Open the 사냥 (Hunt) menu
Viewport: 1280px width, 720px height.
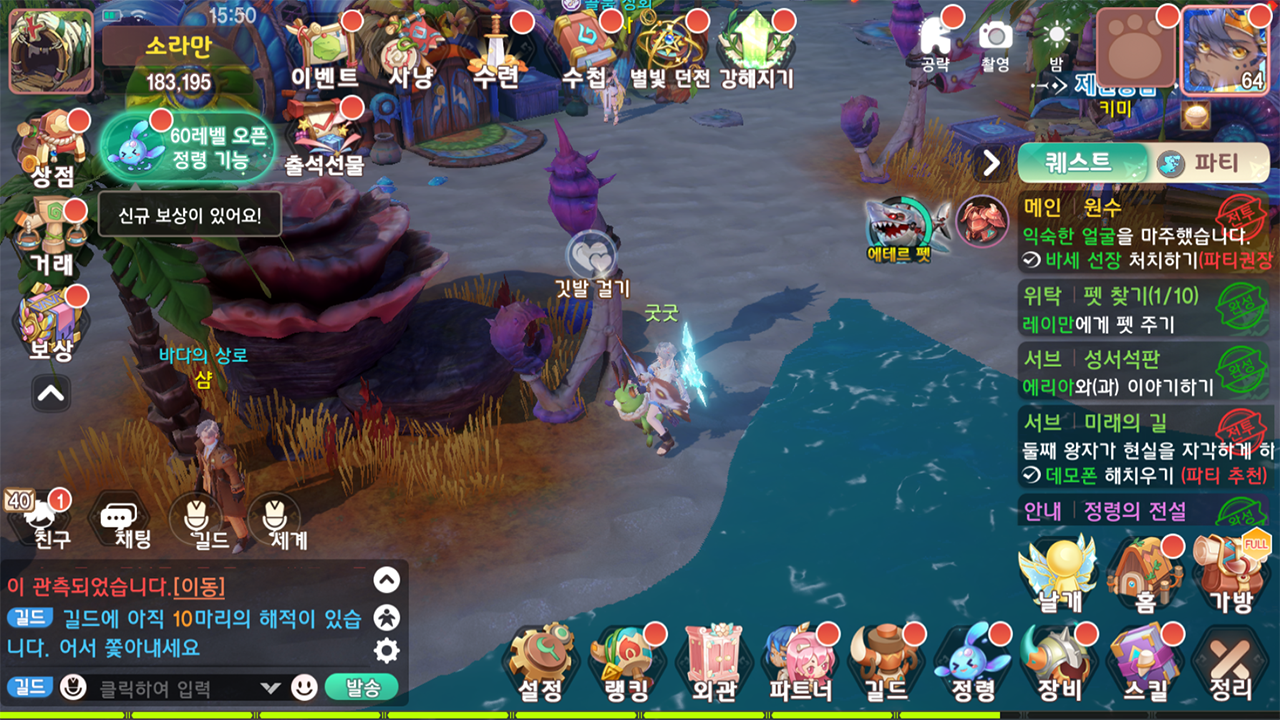411,55
